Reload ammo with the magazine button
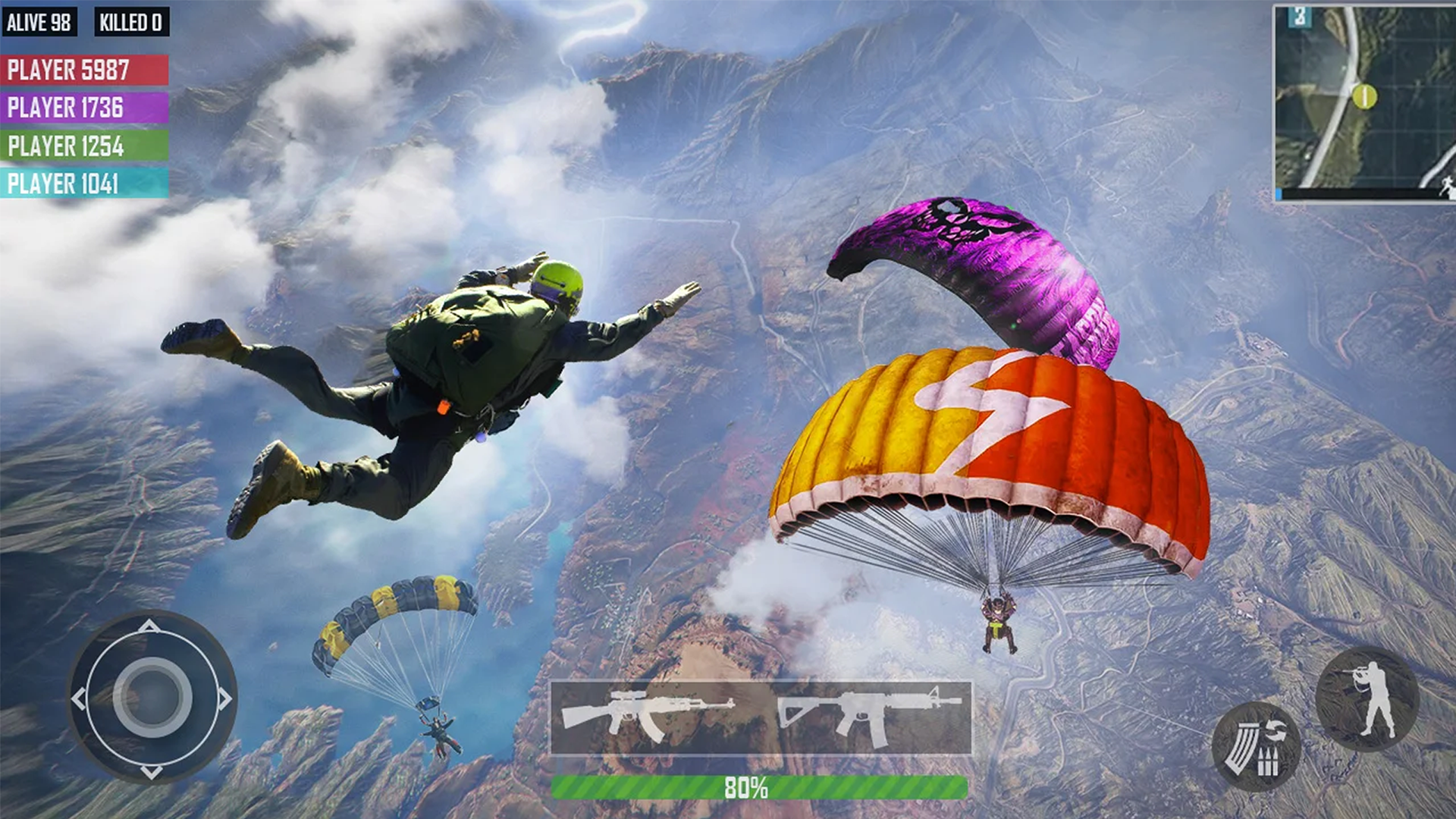The image size is (1456, 819). [x=1255, y=747]
